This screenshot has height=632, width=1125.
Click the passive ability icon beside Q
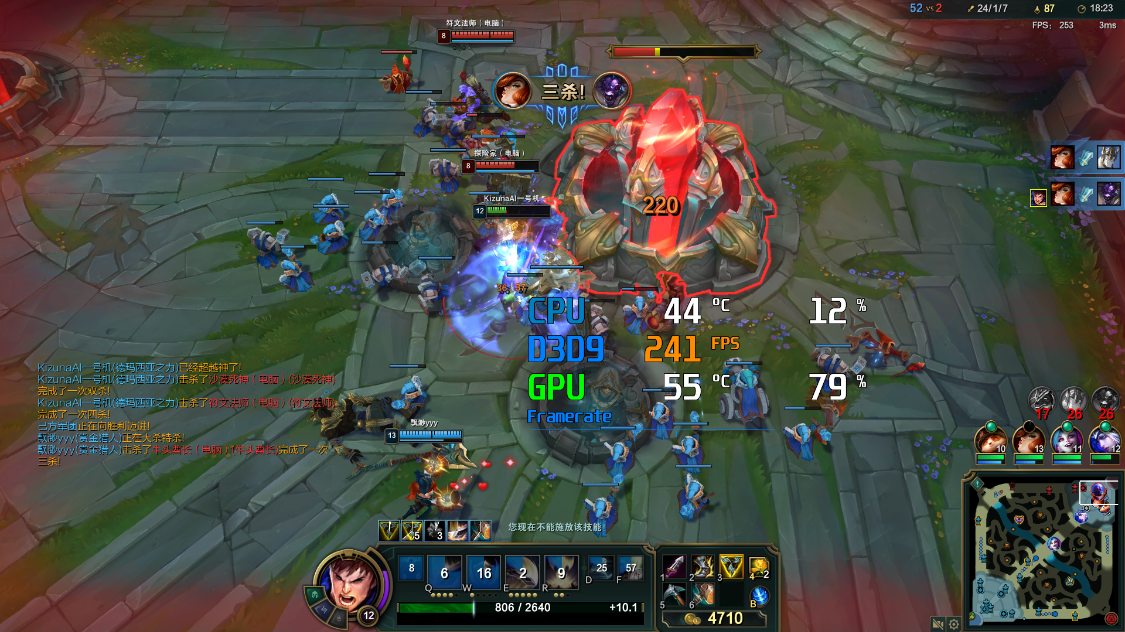click(x=411, y=569)
